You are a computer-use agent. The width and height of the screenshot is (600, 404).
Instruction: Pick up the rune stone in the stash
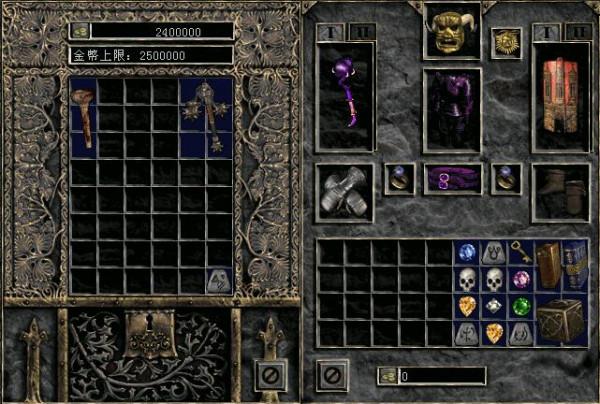pos(219,281)
